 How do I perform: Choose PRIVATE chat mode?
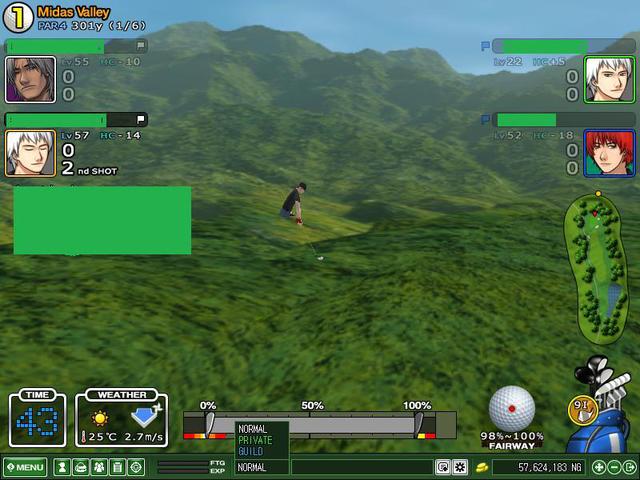pos(255,440)
